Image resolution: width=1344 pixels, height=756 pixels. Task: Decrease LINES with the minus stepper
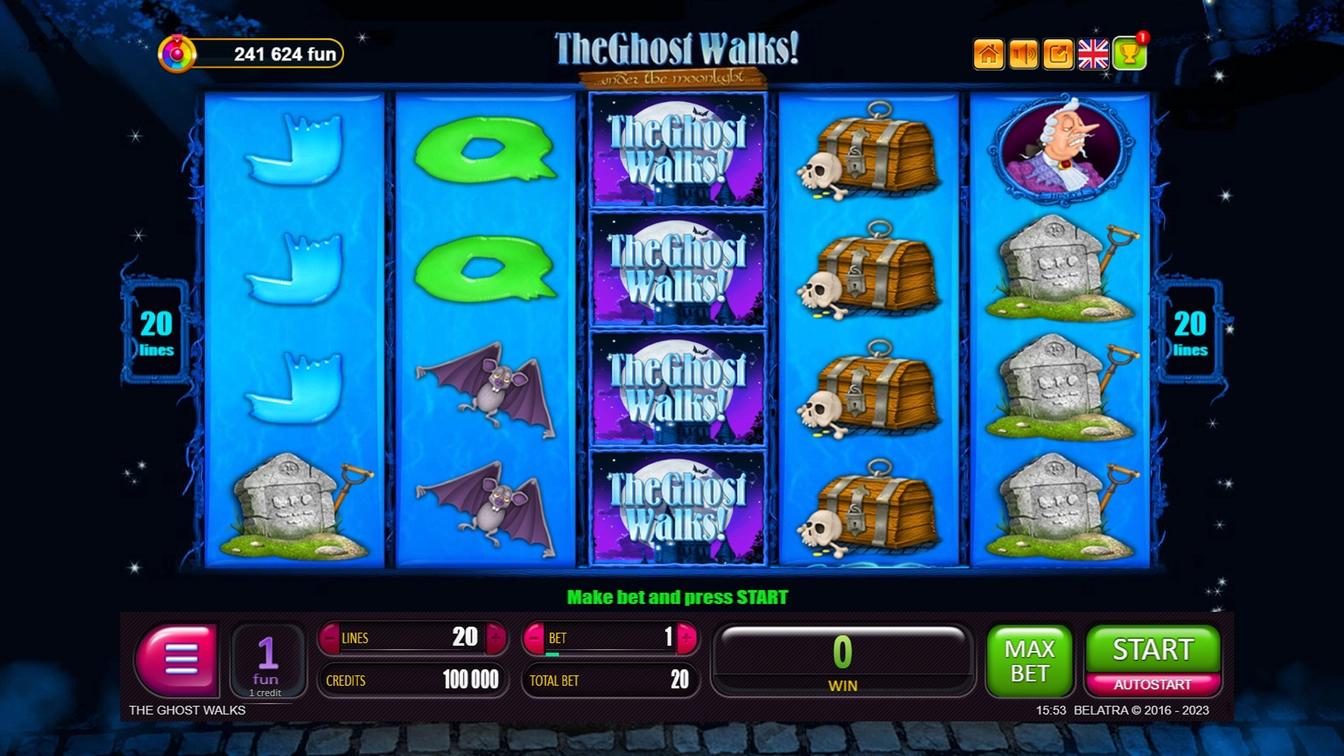(330, 637)
